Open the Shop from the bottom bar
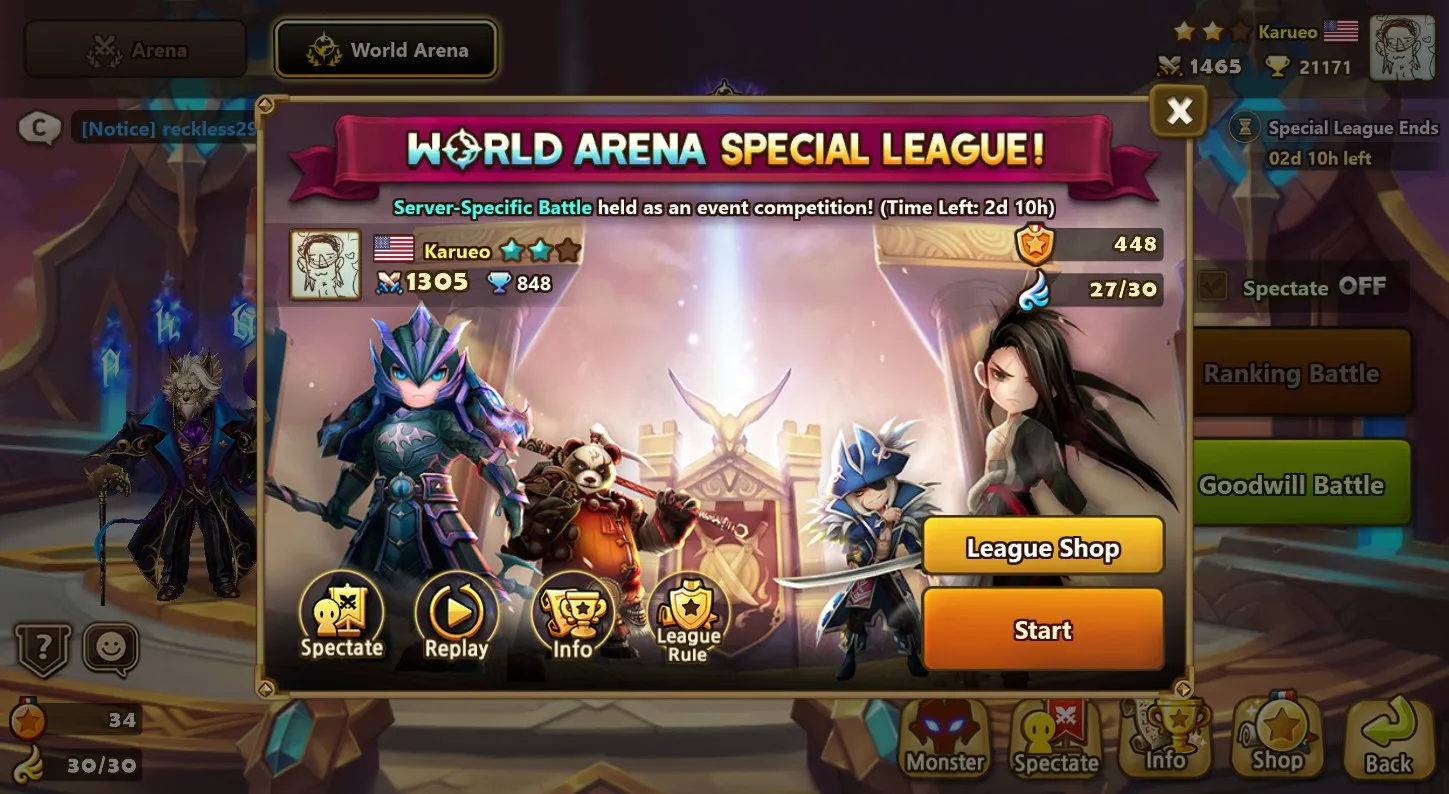The width and height of the screenshot is (1449, 794). 1277,737
